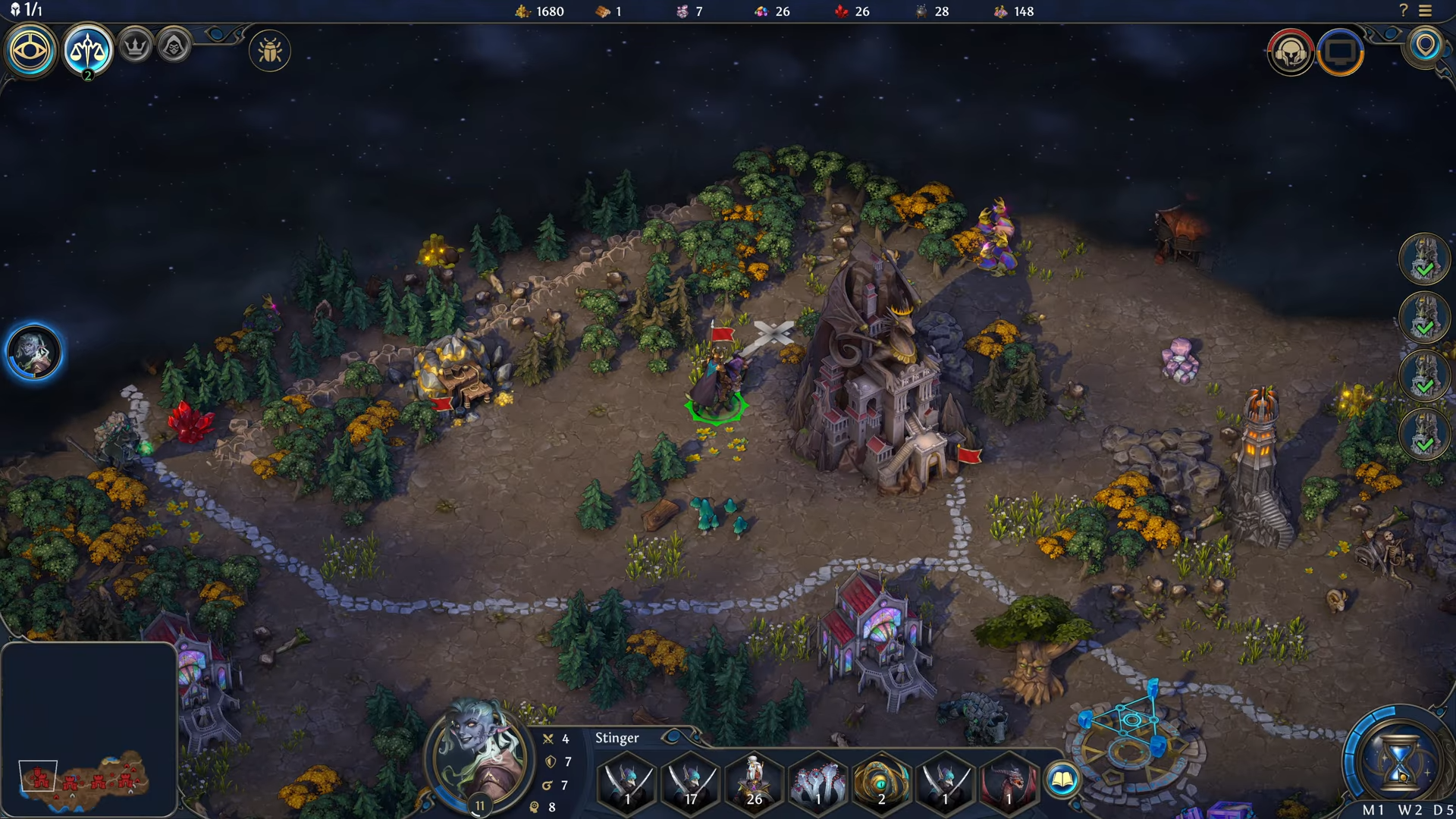Viewport: 1456px width, 819px height.
Task: Click the headset helmet icon
Action: pos(1290,52)
